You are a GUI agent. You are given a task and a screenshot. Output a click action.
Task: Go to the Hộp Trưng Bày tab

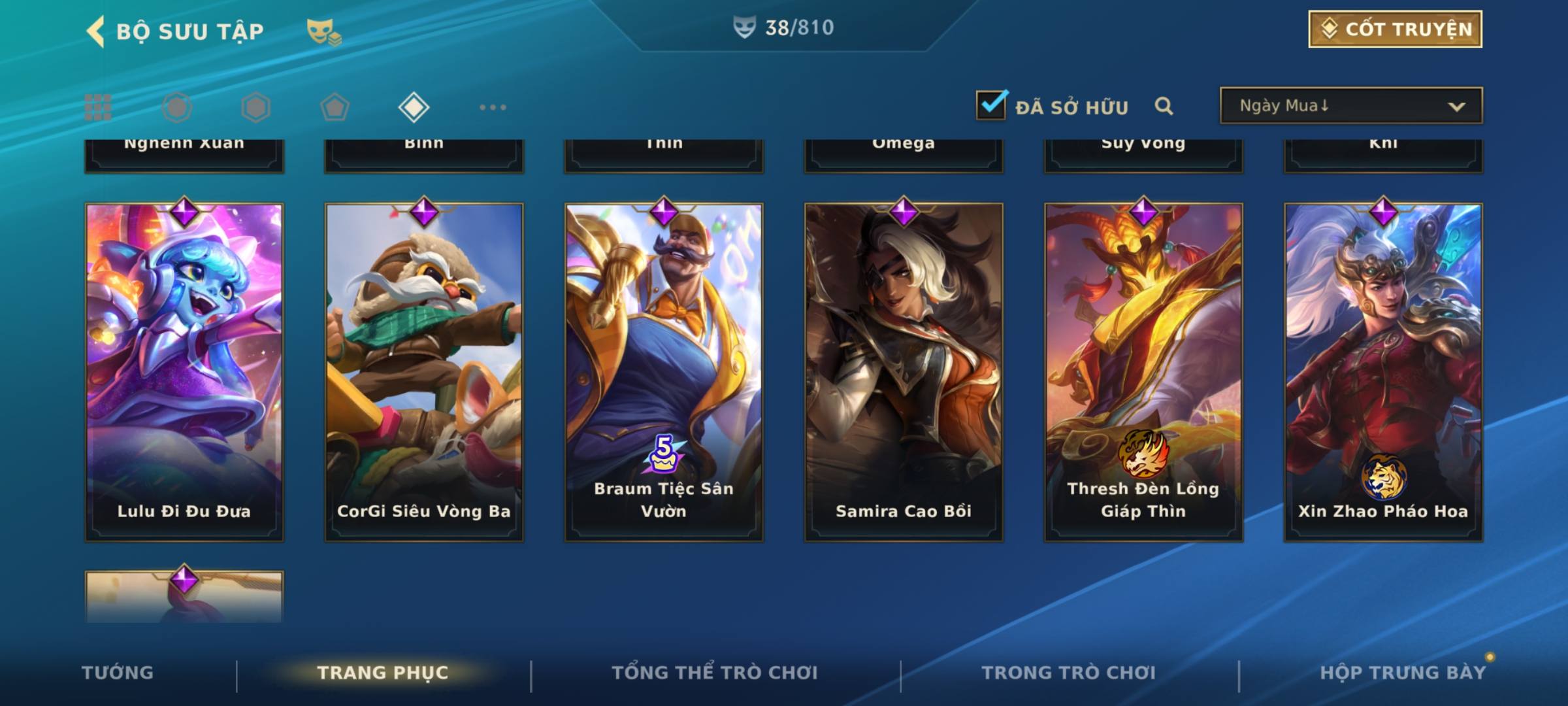tap(1403, 673)
